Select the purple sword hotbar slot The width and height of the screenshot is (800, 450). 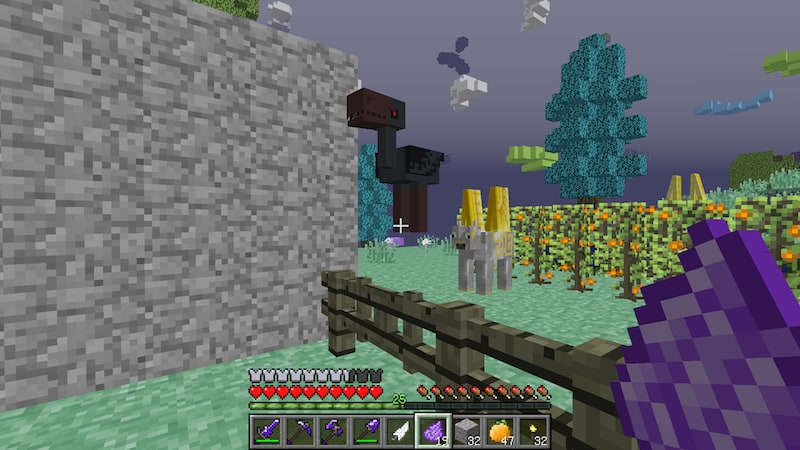click(x=266, y=430)
